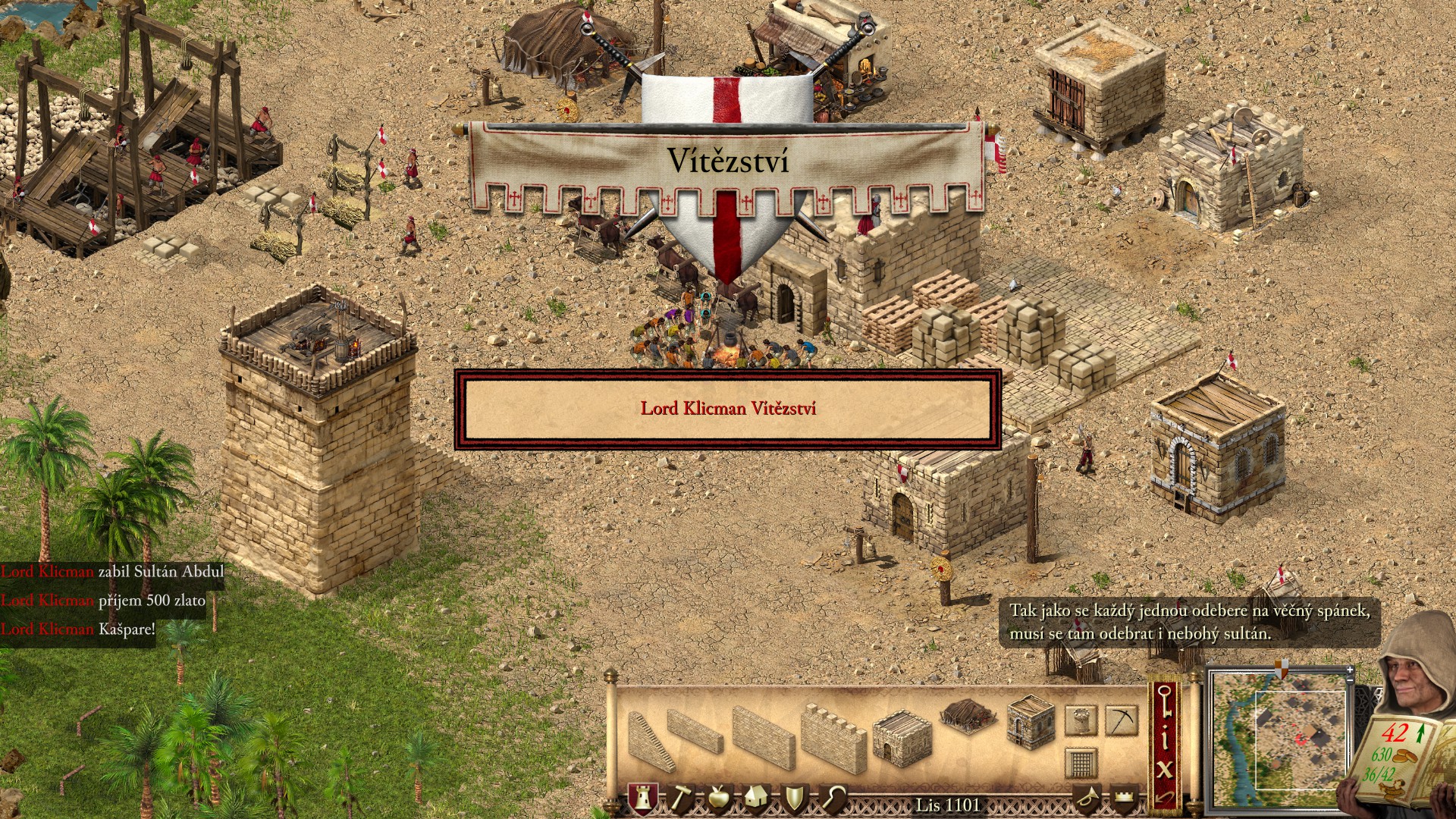Screen dimensions: 1456x819
Task: Select the stone stairs building piece
Action: (x=649, y=742)
